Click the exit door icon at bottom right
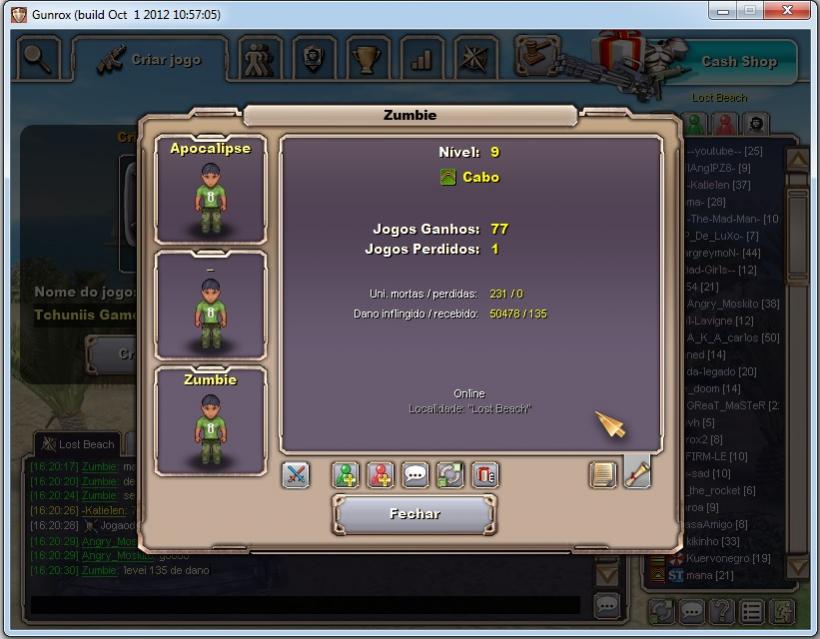820x639 pixels. [x=781, y=610]
